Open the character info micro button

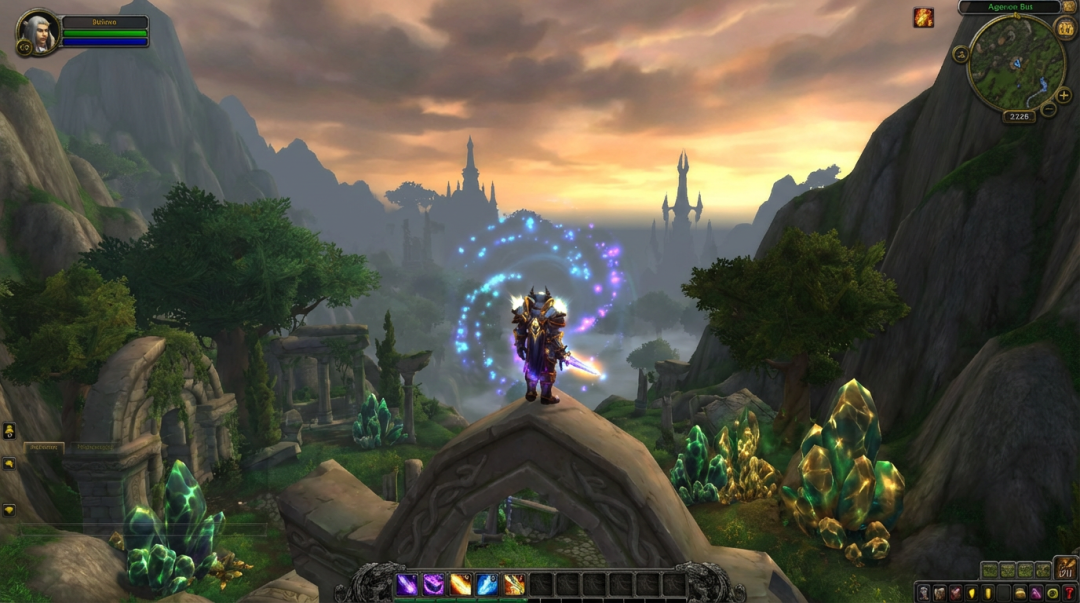pos(923,593)
